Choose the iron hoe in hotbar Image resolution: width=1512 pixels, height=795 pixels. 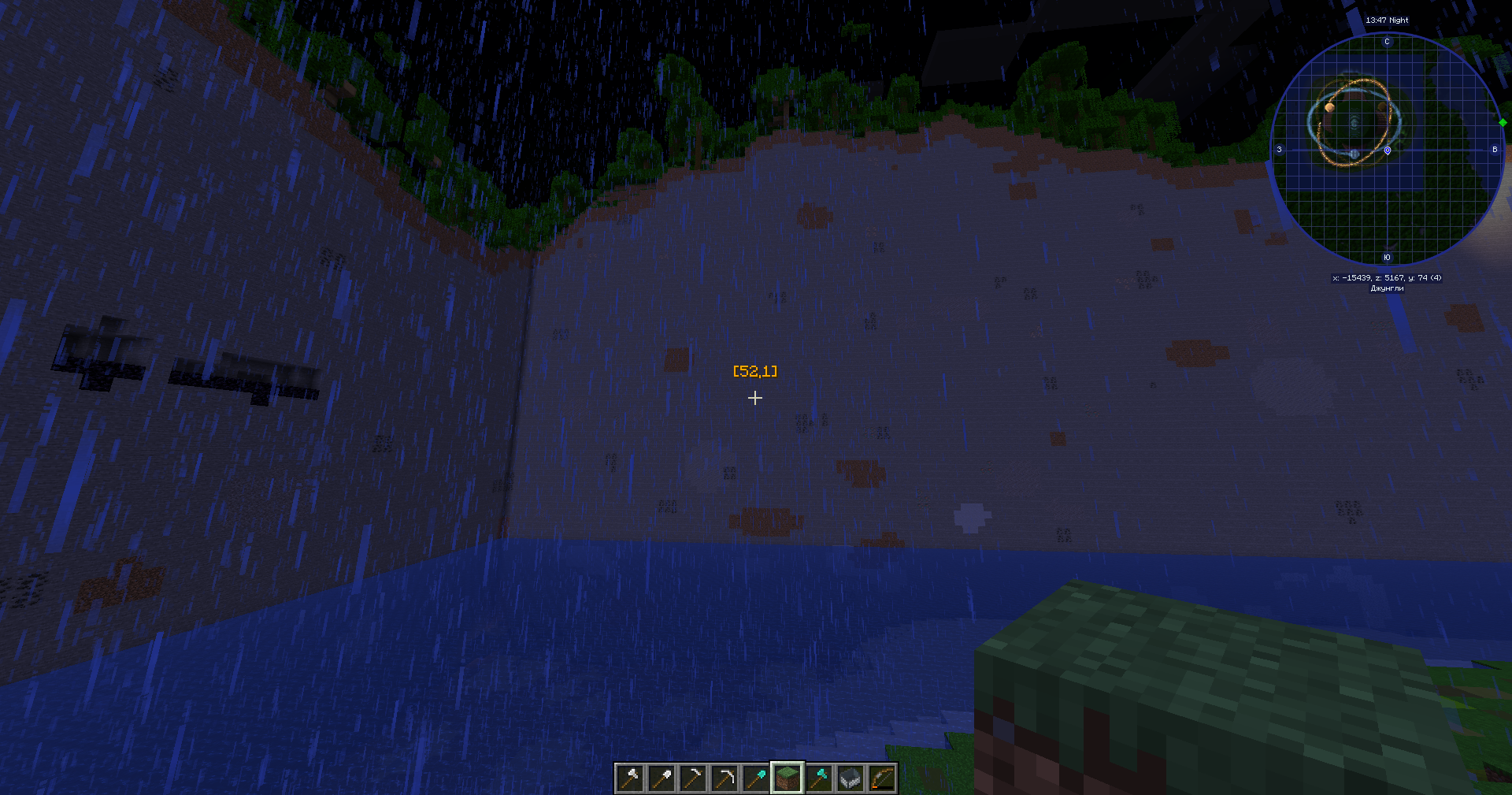693,778
